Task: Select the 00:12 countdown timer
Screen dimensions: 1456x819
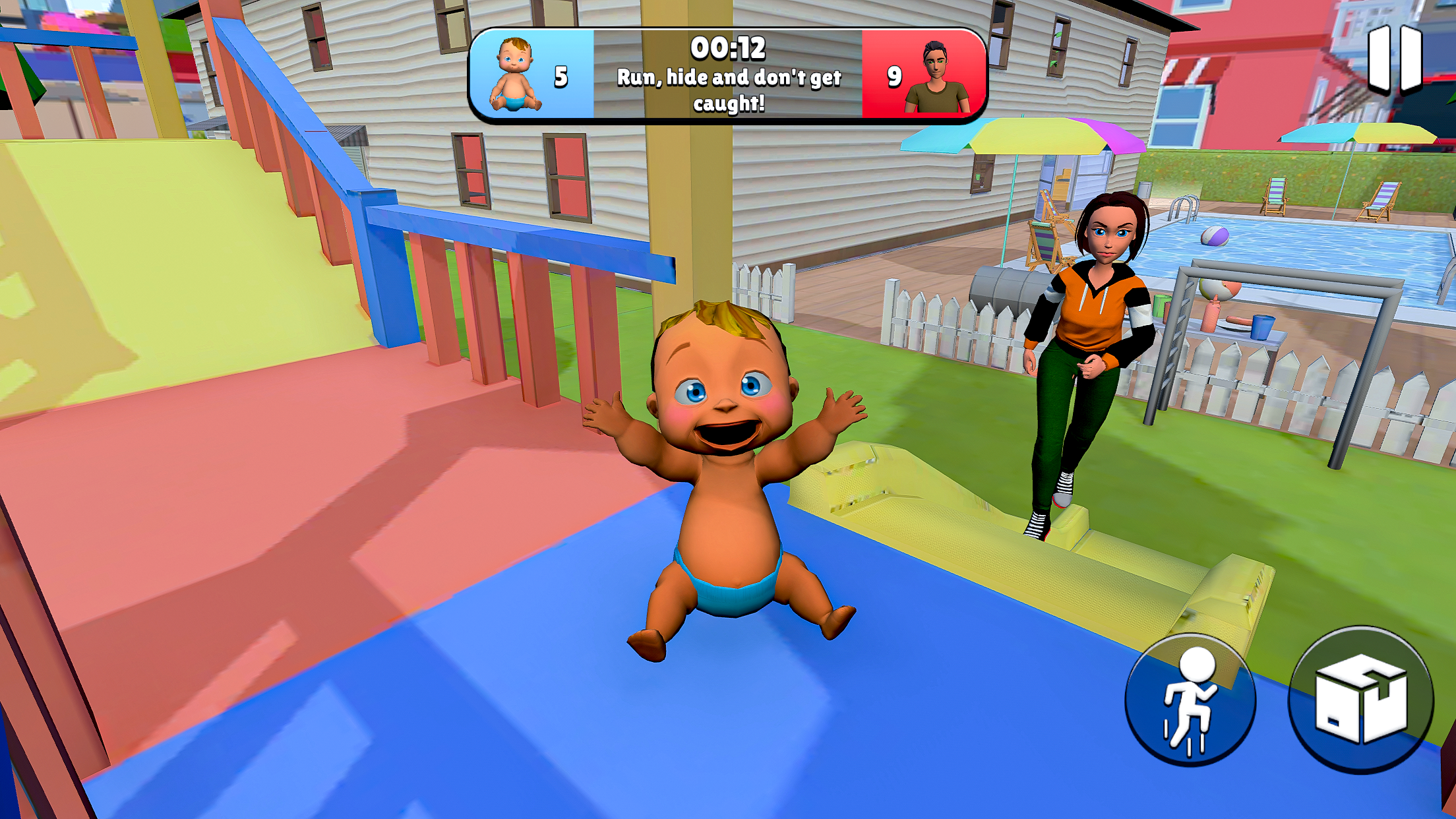Action: [x=727, y=48]
